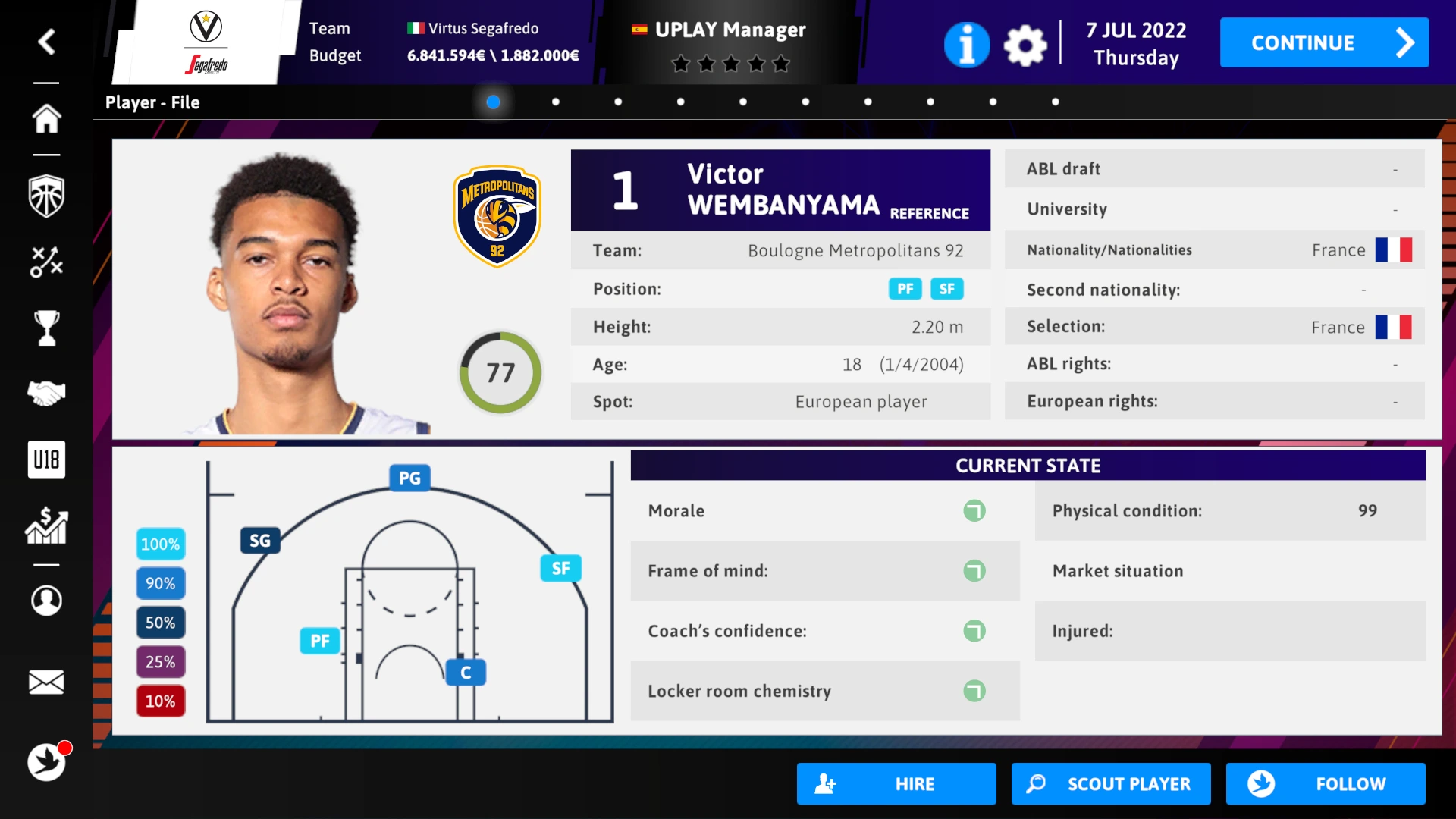The height and width of the screenshot is (819, 1456).
Task: Open tactics via crossed arrows icon
Action: coord(47,261)
